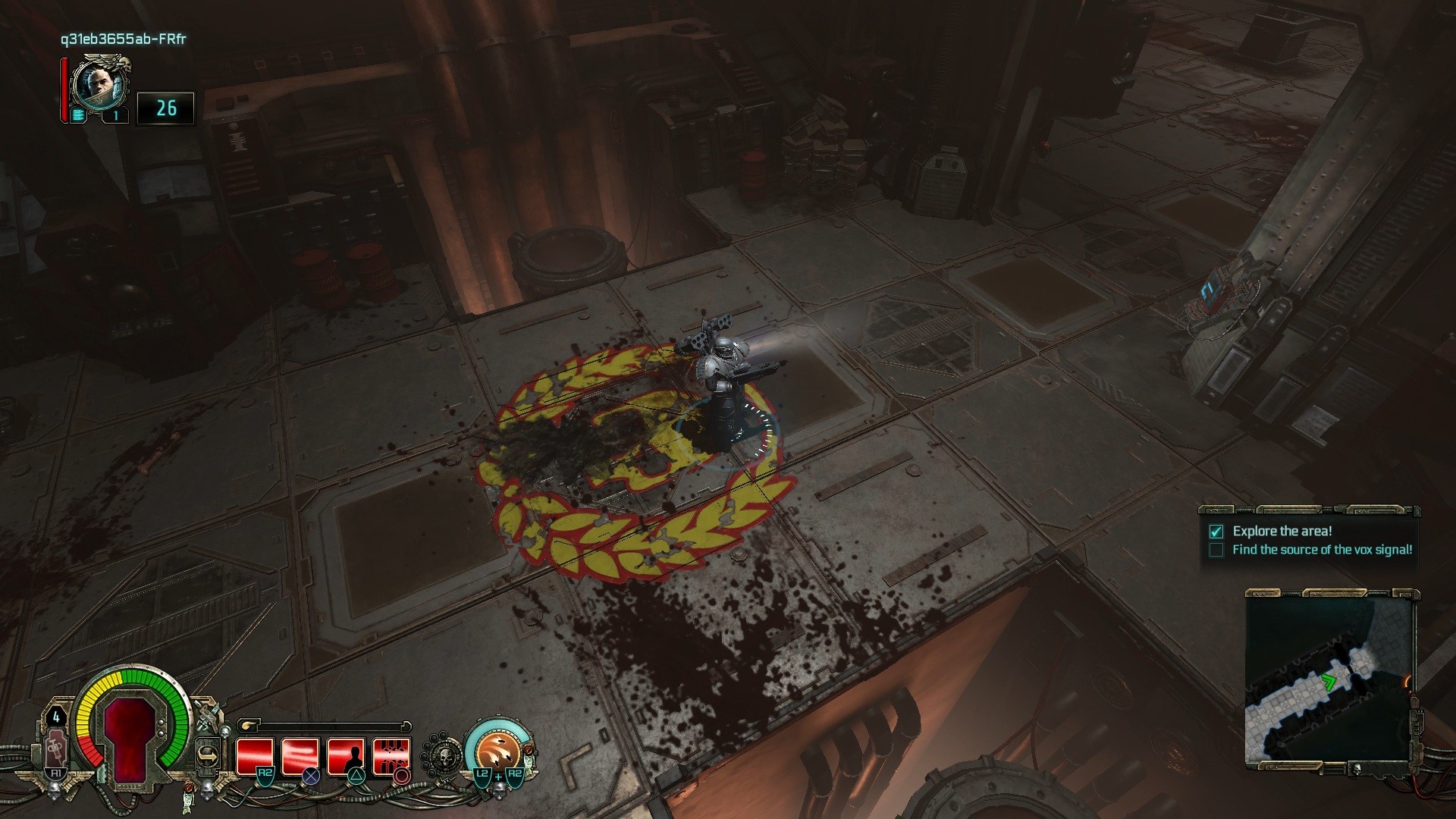Select the ammo bullets icon under portrait

click(x=79, y=116)
